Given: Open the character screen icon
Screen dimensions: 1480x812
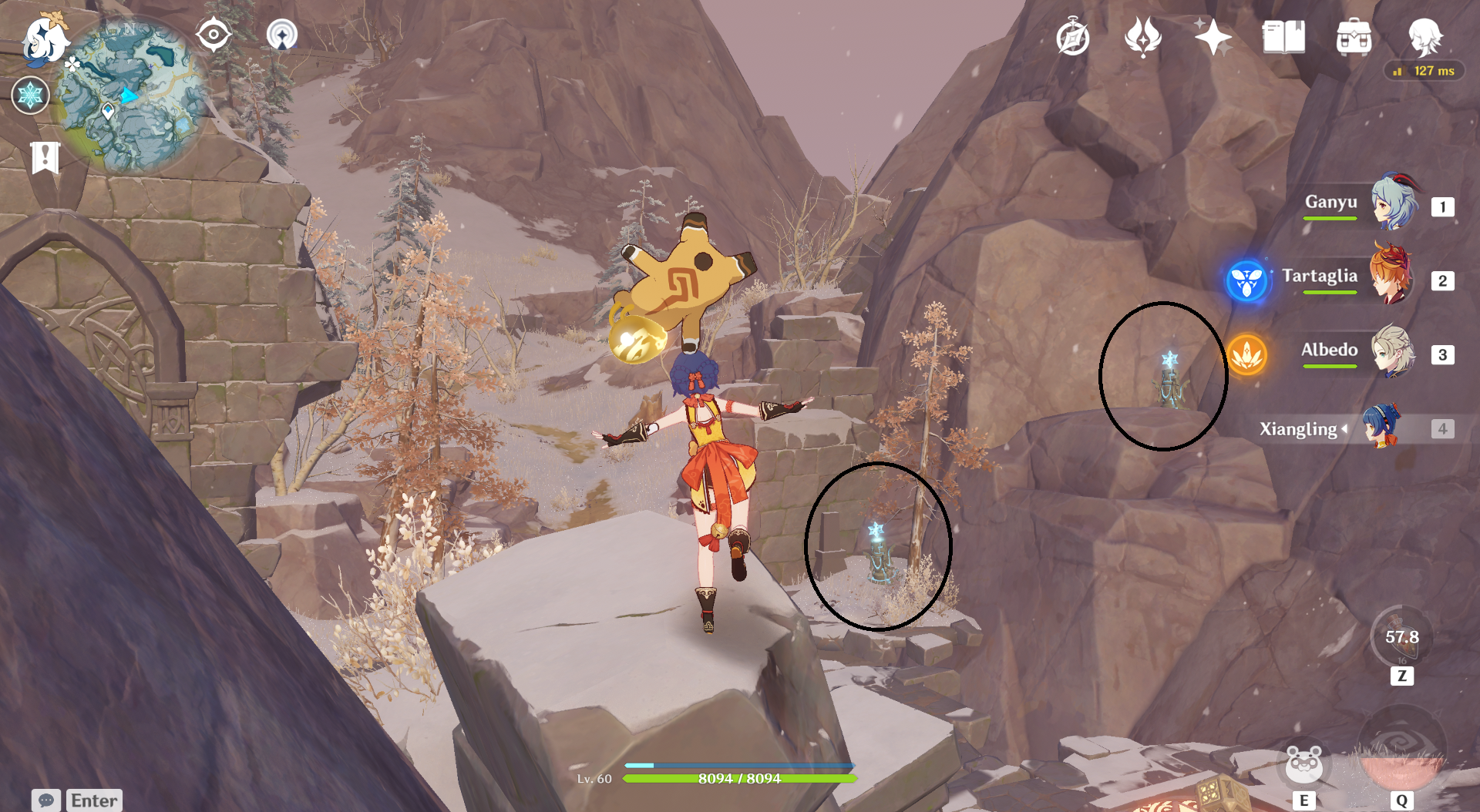Looking at the screenshot, I should (x=1424, y=37).
